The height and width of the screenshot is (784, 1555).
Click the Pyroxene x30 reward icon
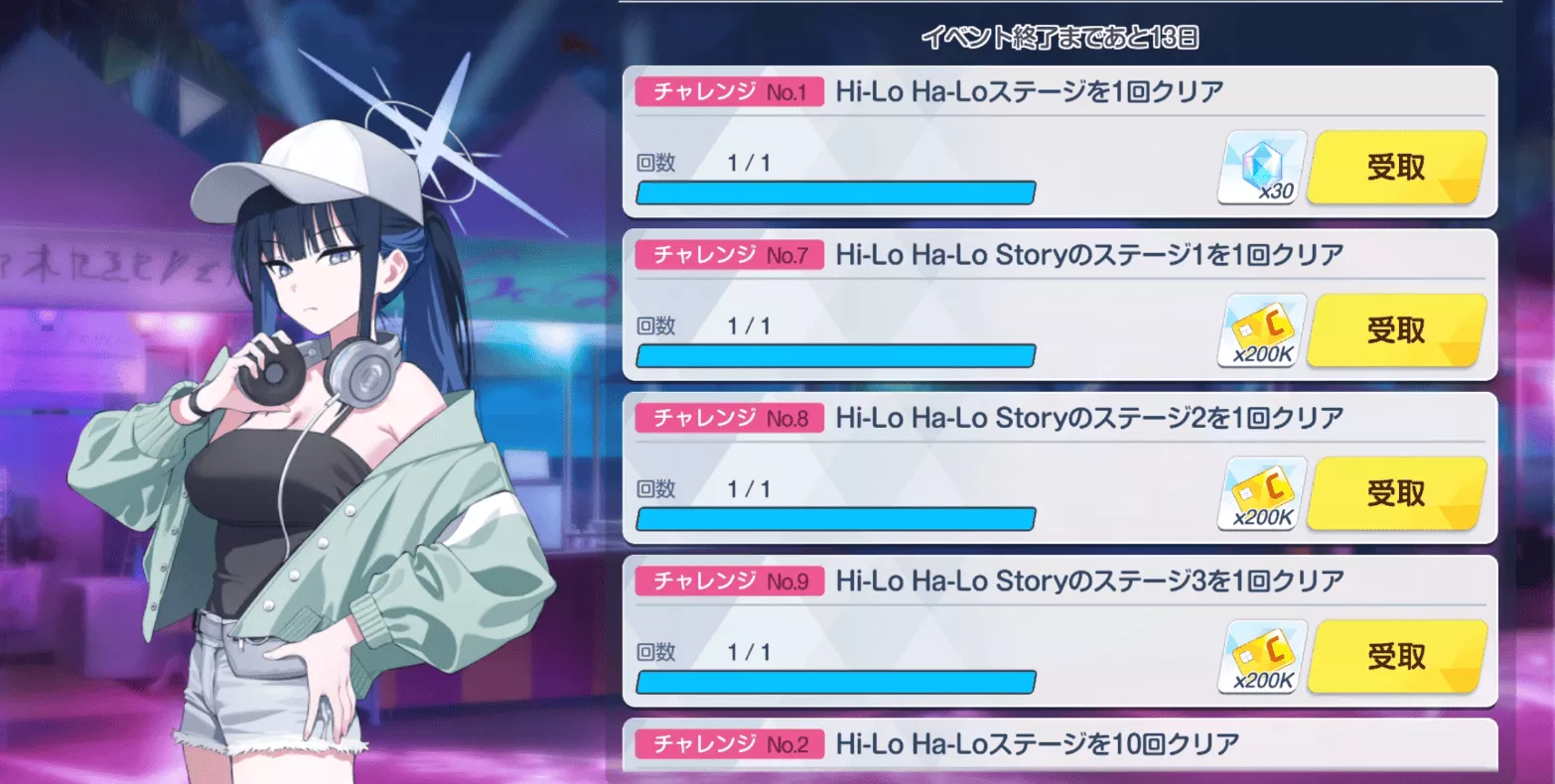tap(1259, 166)
